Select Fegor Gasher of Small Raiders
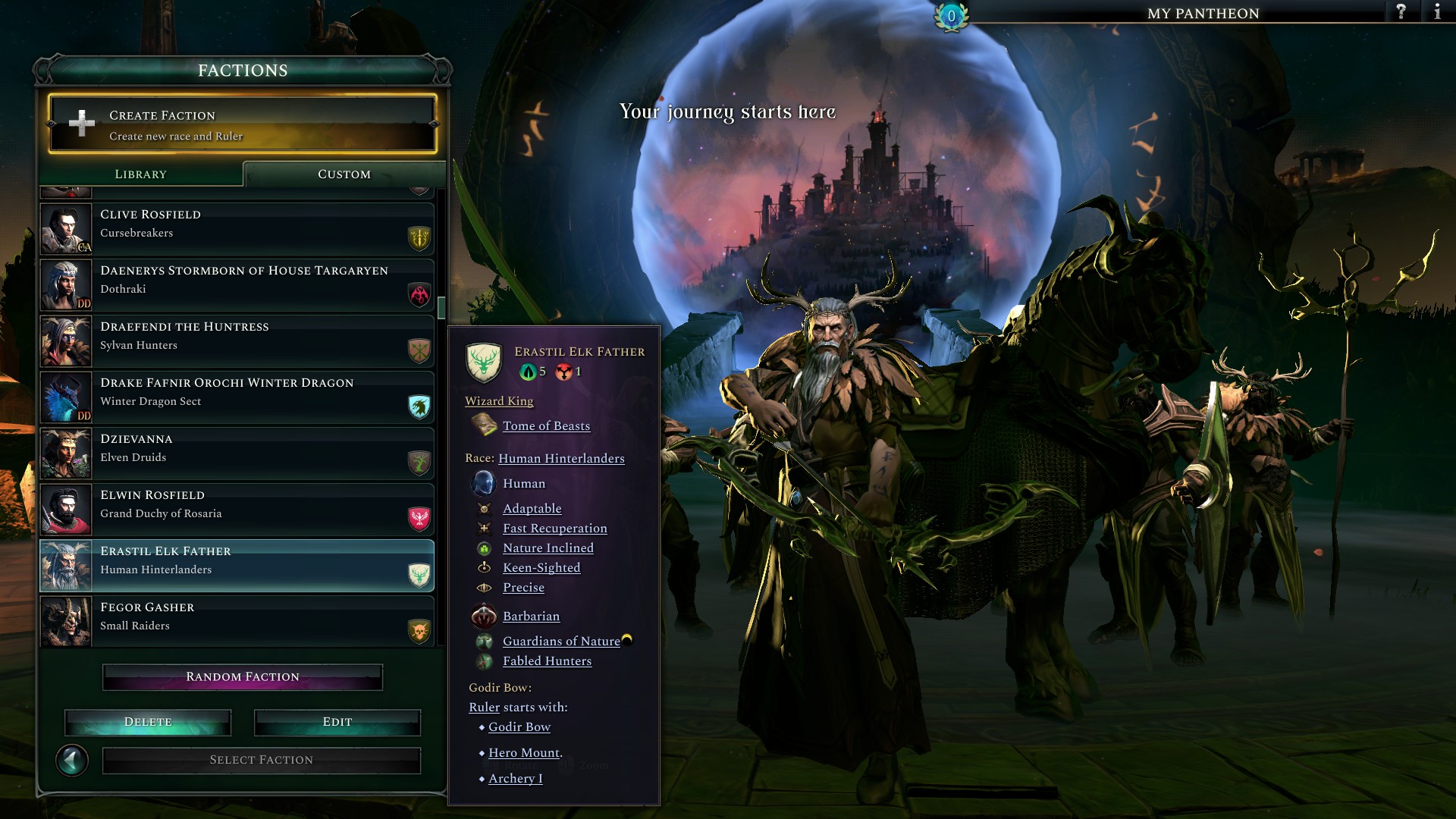 click(x=237, y=621)
